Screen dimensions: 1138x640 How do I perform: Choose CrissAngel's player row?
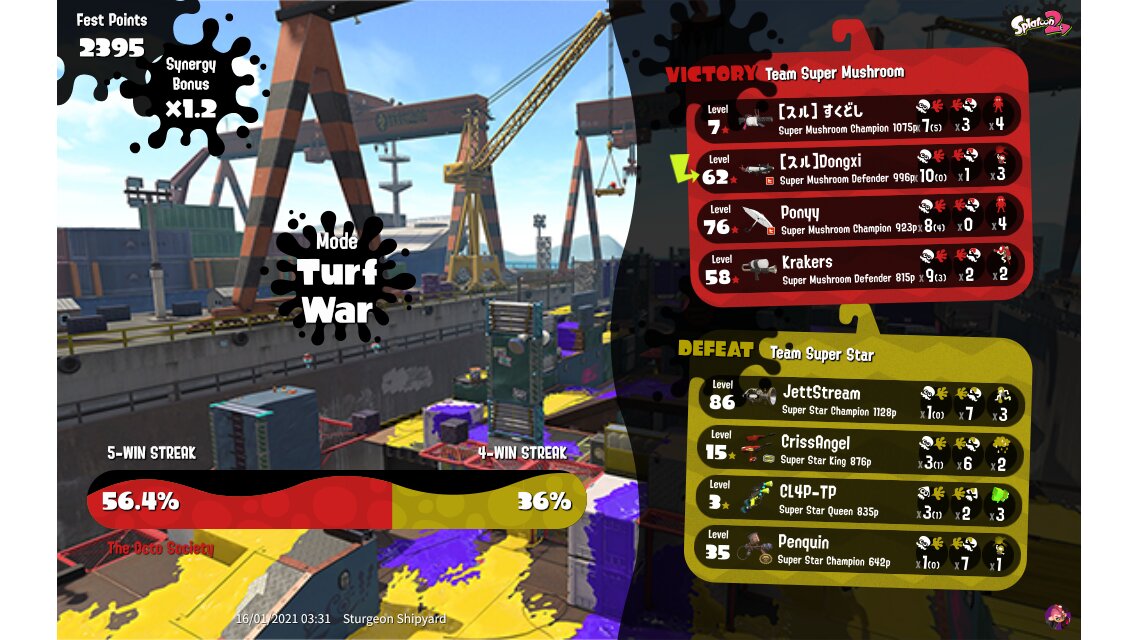point(860,450)
